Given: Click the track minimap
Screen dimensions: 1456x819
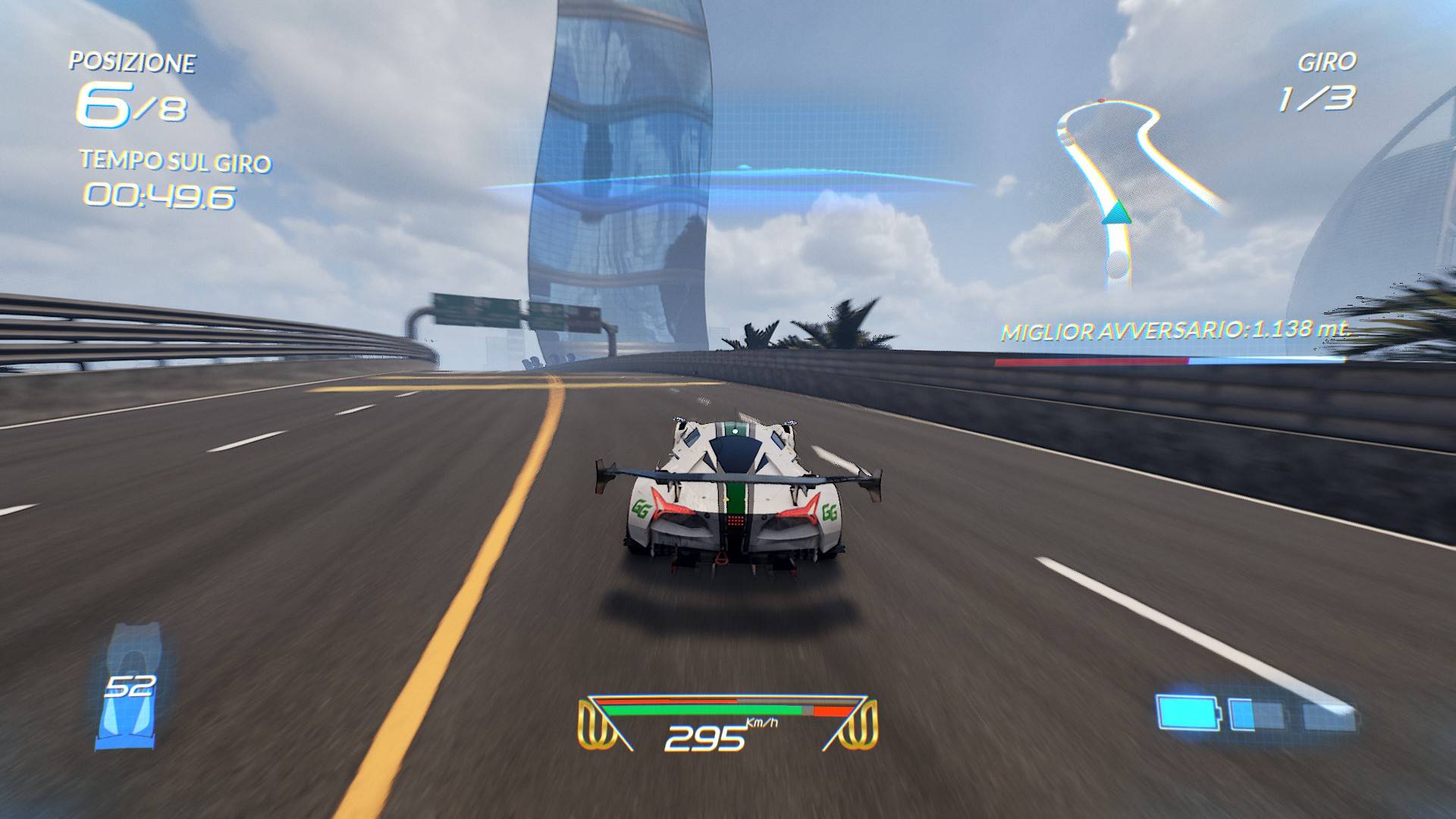Looking at the screenshot, I should tap(1128, 190).
